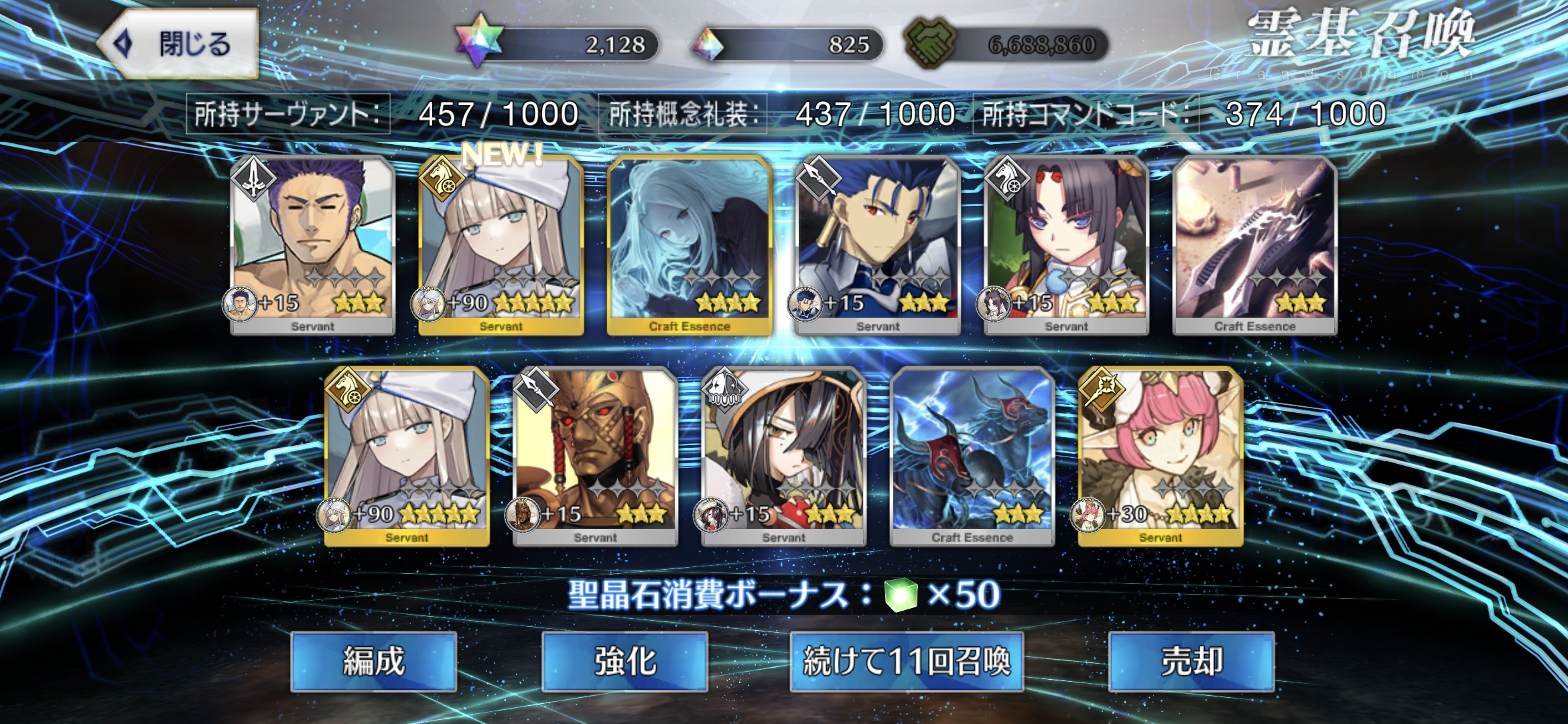Open the 売却 sell menu
Screen dimensions: 1568x724
point(1191,662)
